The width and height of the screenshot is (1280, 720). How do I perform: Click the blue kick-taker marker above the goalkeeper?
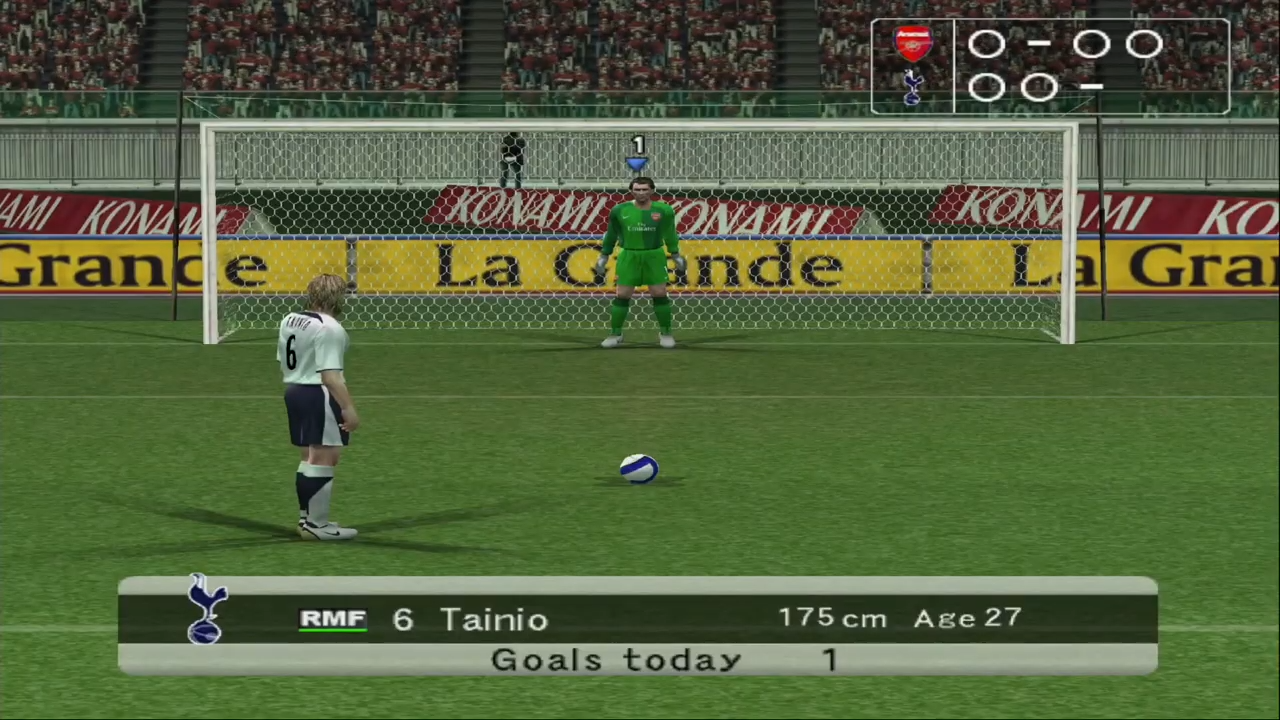(637, 163)
